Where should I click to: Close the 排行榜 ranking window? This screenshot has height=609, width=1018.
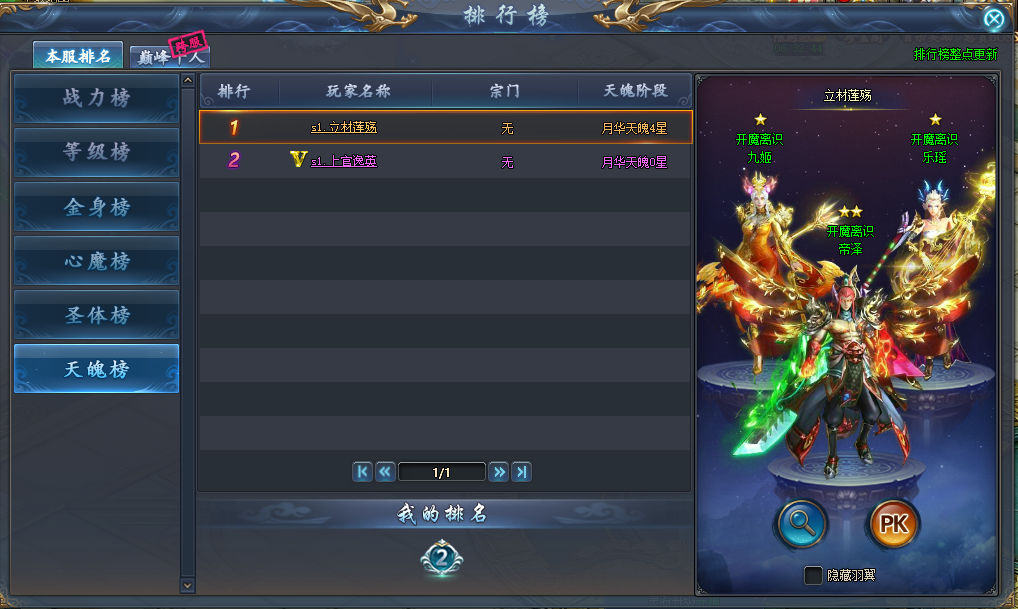(993, 20)
